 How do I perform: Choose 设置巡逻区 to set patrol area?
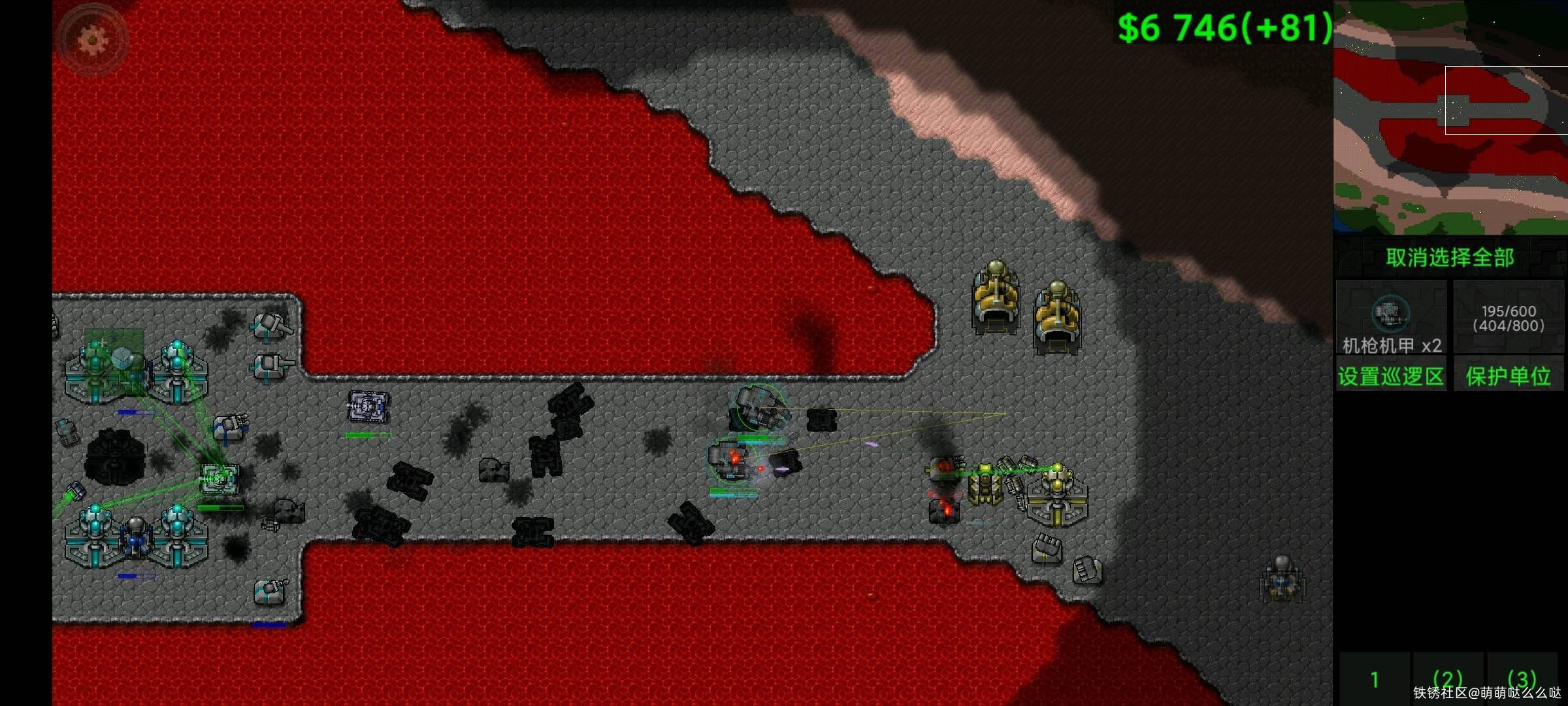click(1391, 376)
